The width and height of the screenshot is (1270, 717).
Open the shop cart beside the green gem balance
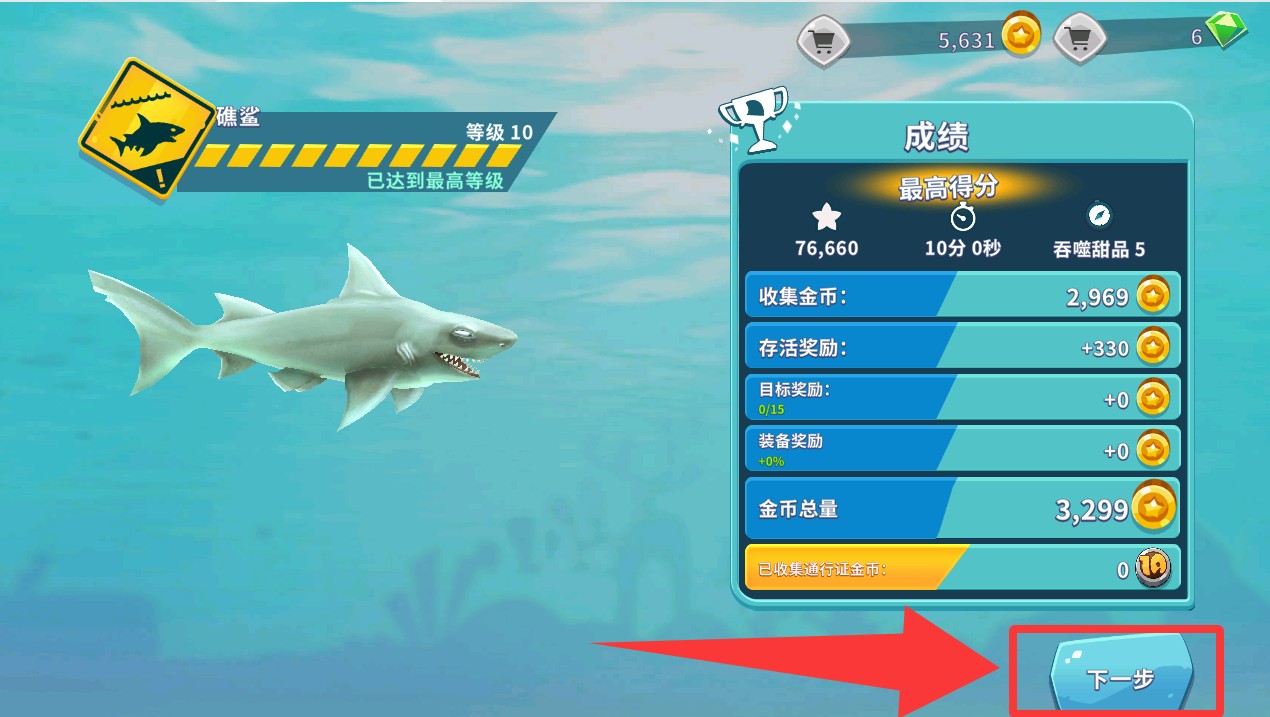1079,40
